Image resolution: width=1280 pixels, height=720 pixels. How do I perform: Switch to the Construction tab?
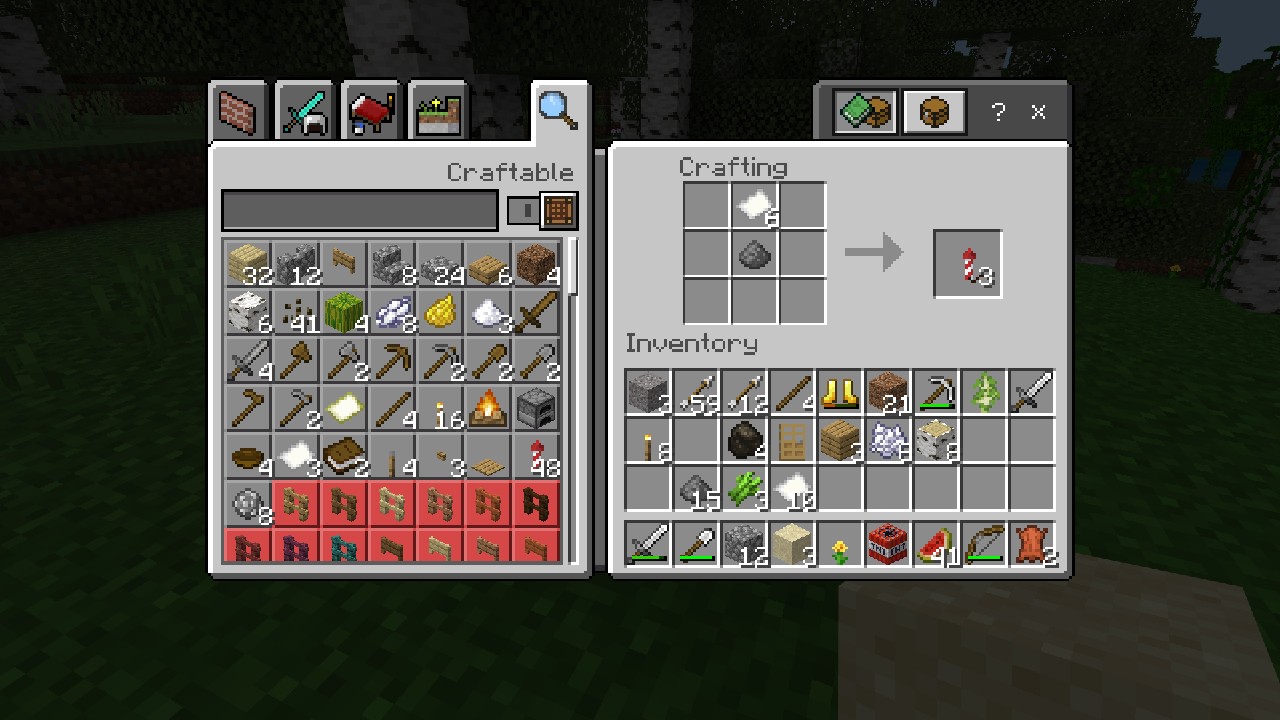237,110
